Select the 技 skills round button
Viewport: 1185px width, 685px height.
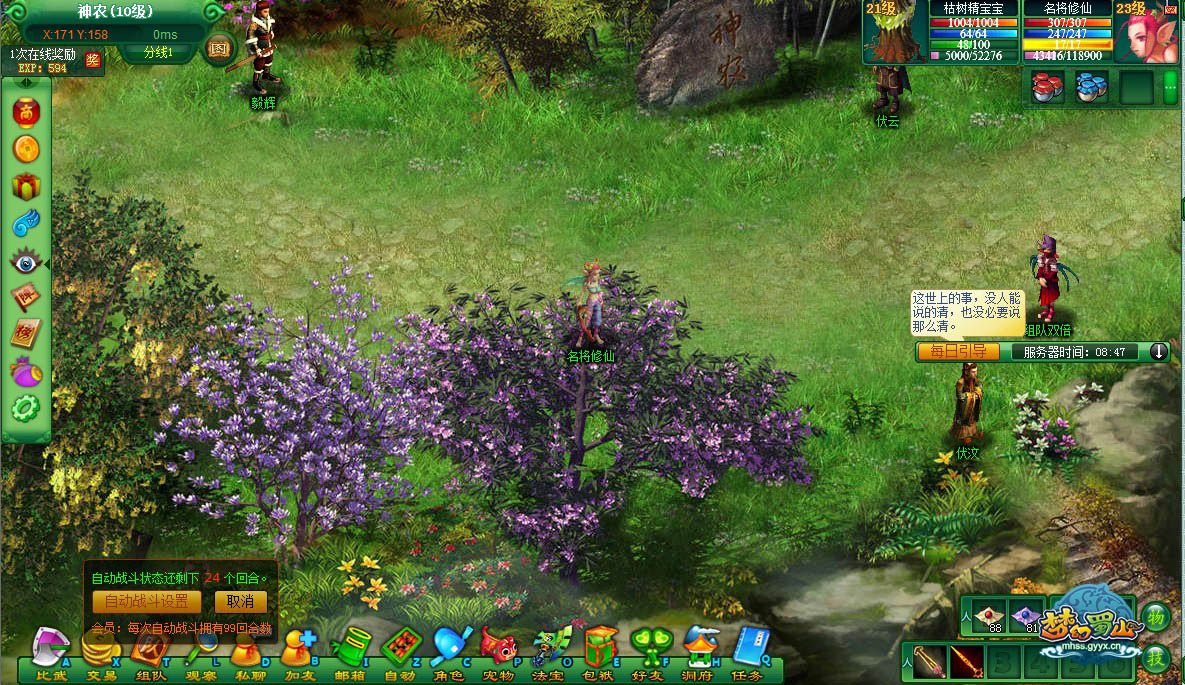[1155, 657]
